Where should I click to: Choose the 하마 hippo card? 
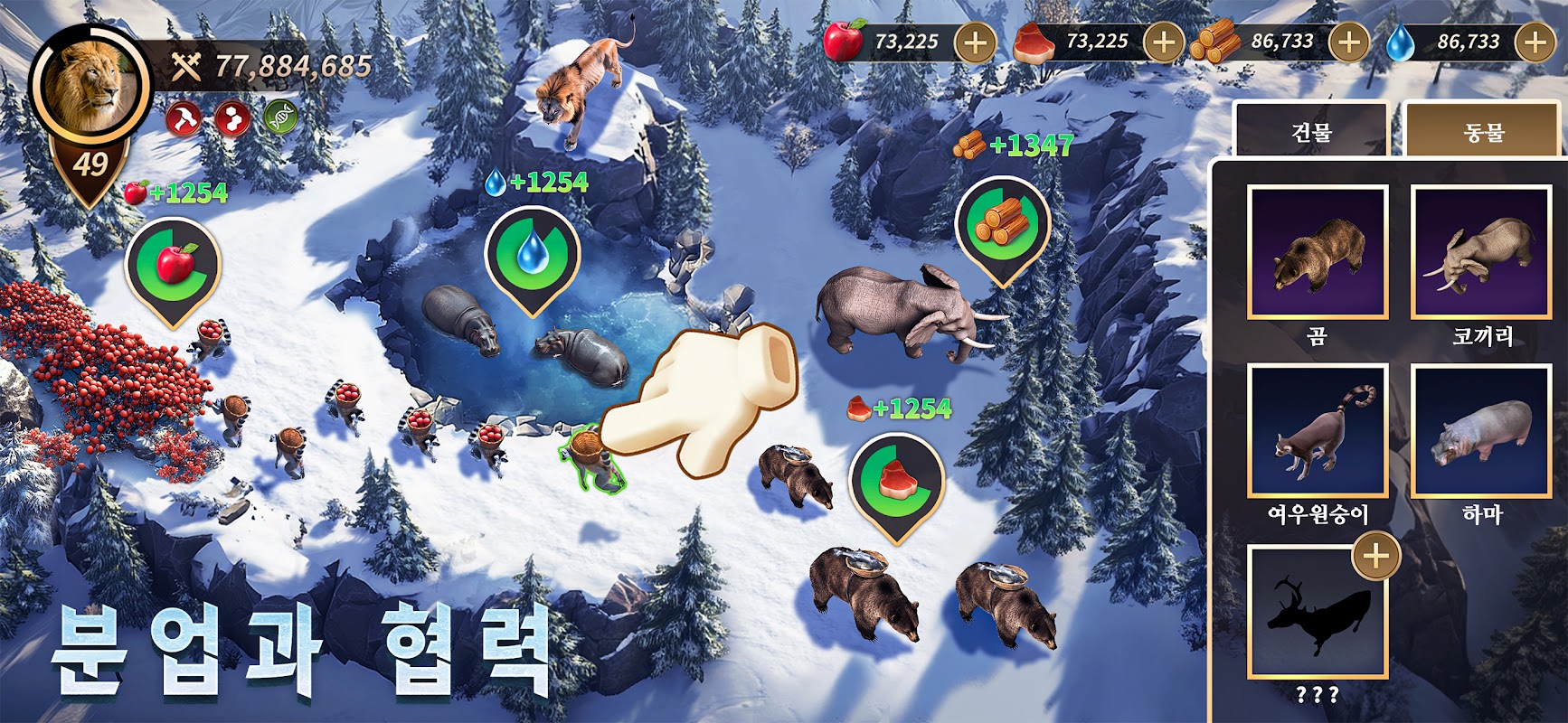click(1482, 431)
